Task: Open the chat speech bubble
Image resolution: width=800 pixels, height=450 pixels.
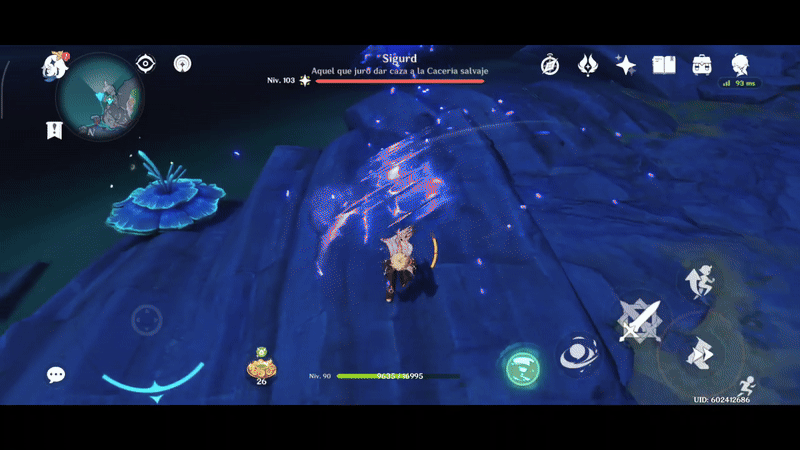Action: click(x=56, y=375)
